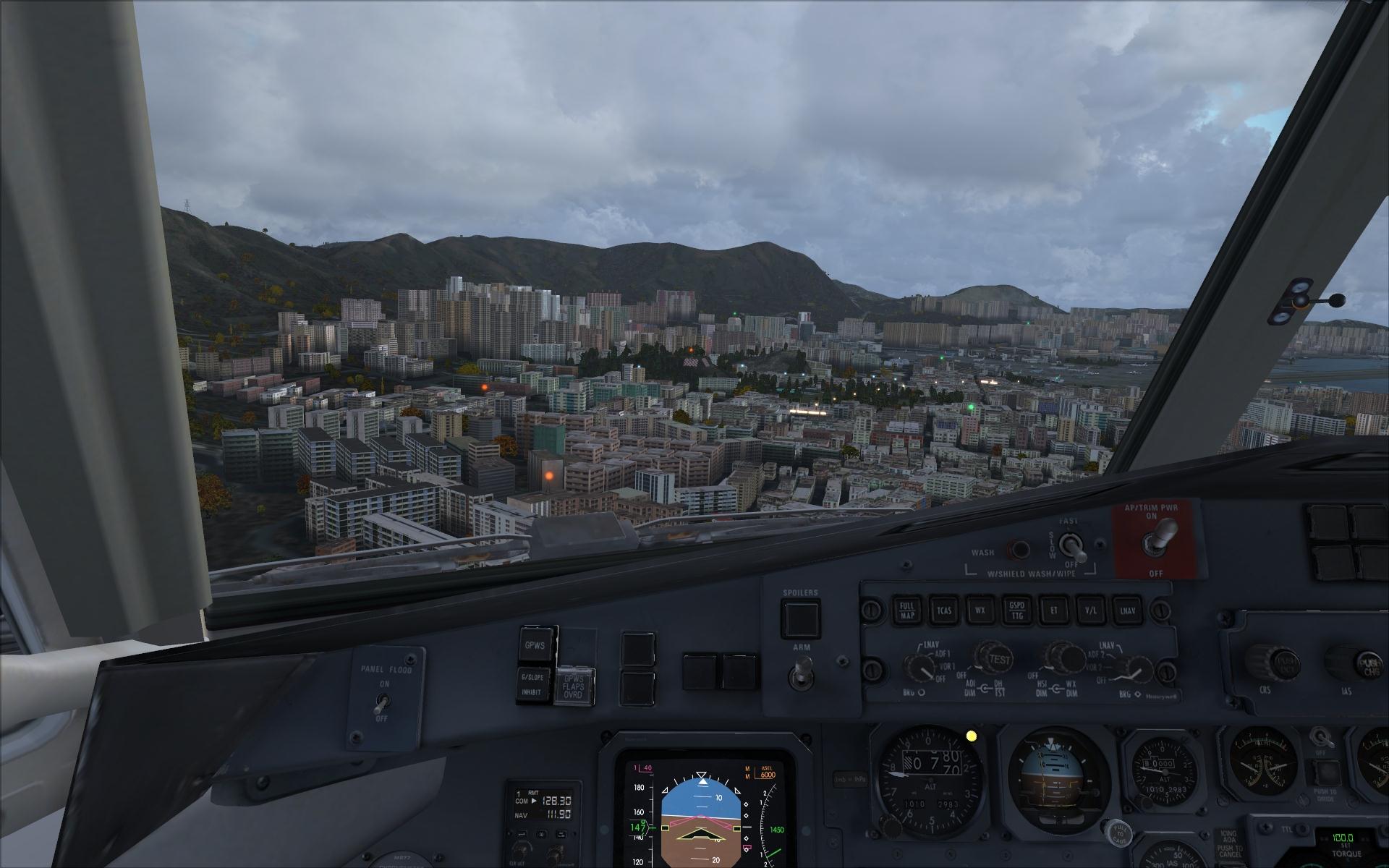Click the GSPD/TTG button
This screenshot has height=868, width=1389.
point(1016,611)
